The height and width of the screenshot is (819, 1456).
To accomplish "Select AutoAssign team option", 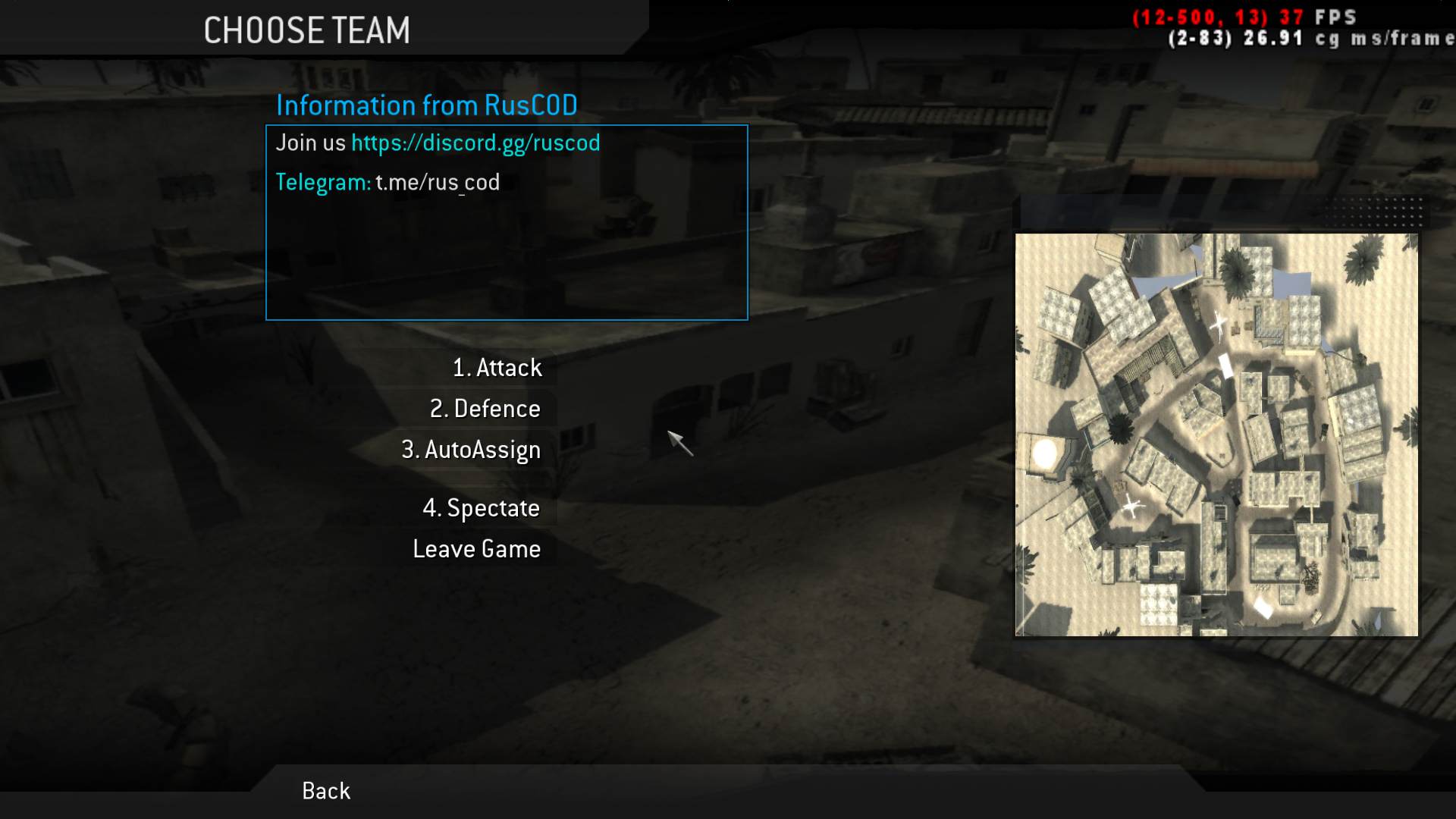I will (x=471, y=450).
